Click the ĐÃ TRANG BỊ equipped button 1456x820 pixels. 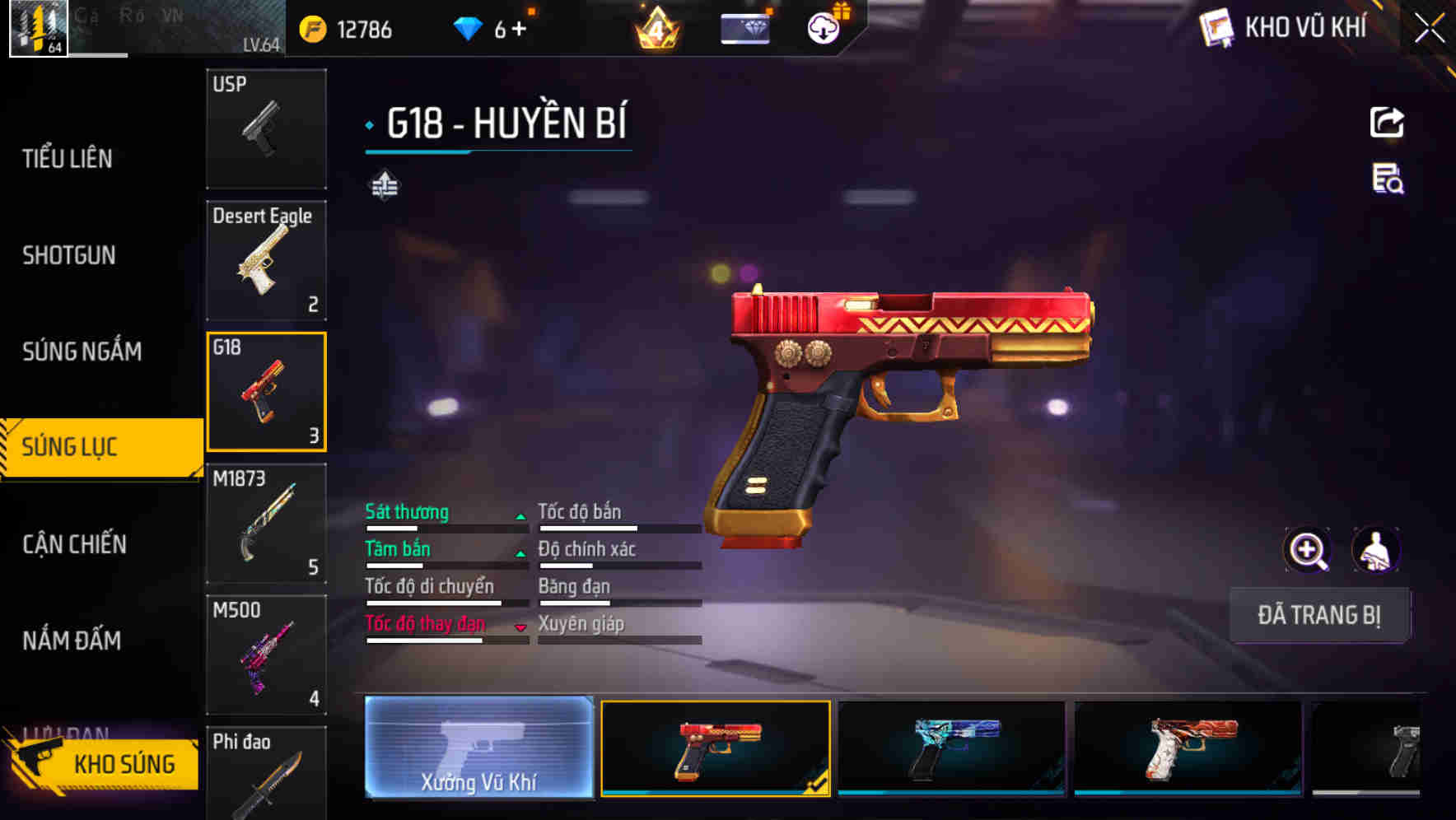[1319, 615]
